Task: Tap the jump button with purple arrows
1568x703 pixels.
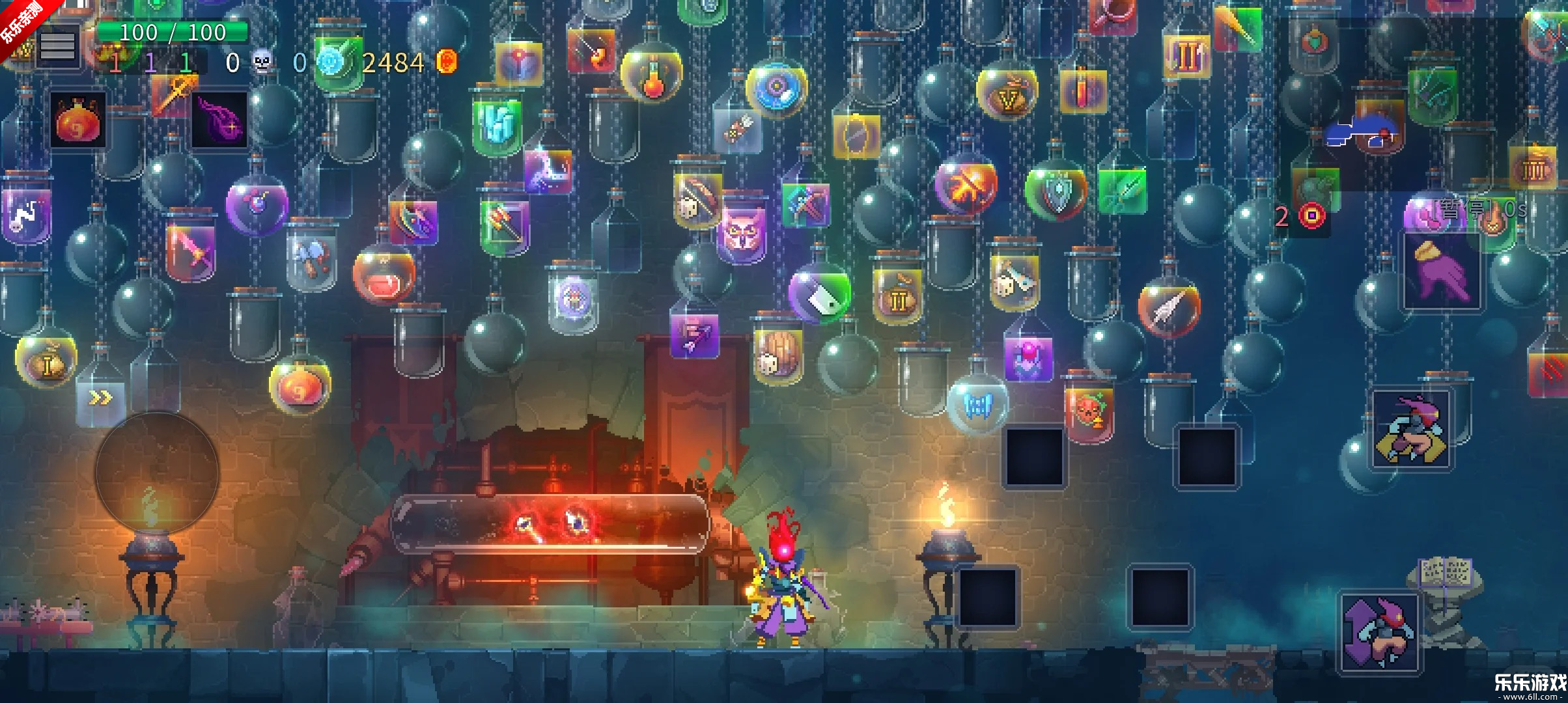Action: (x=1379, y=633)
